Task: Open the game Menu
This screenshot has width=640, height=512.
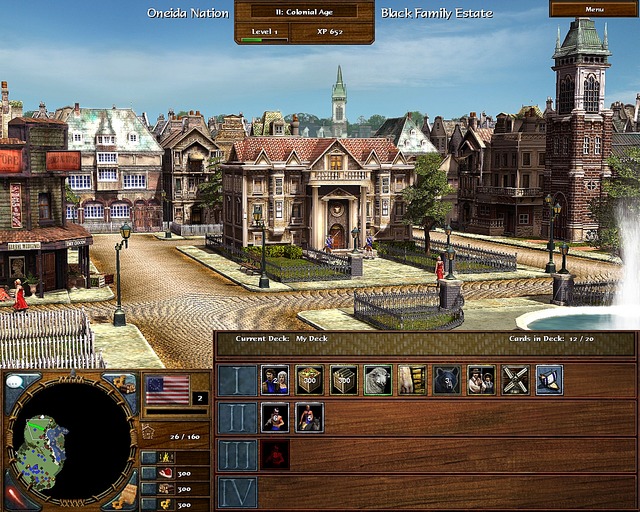Action: point(594,9)
